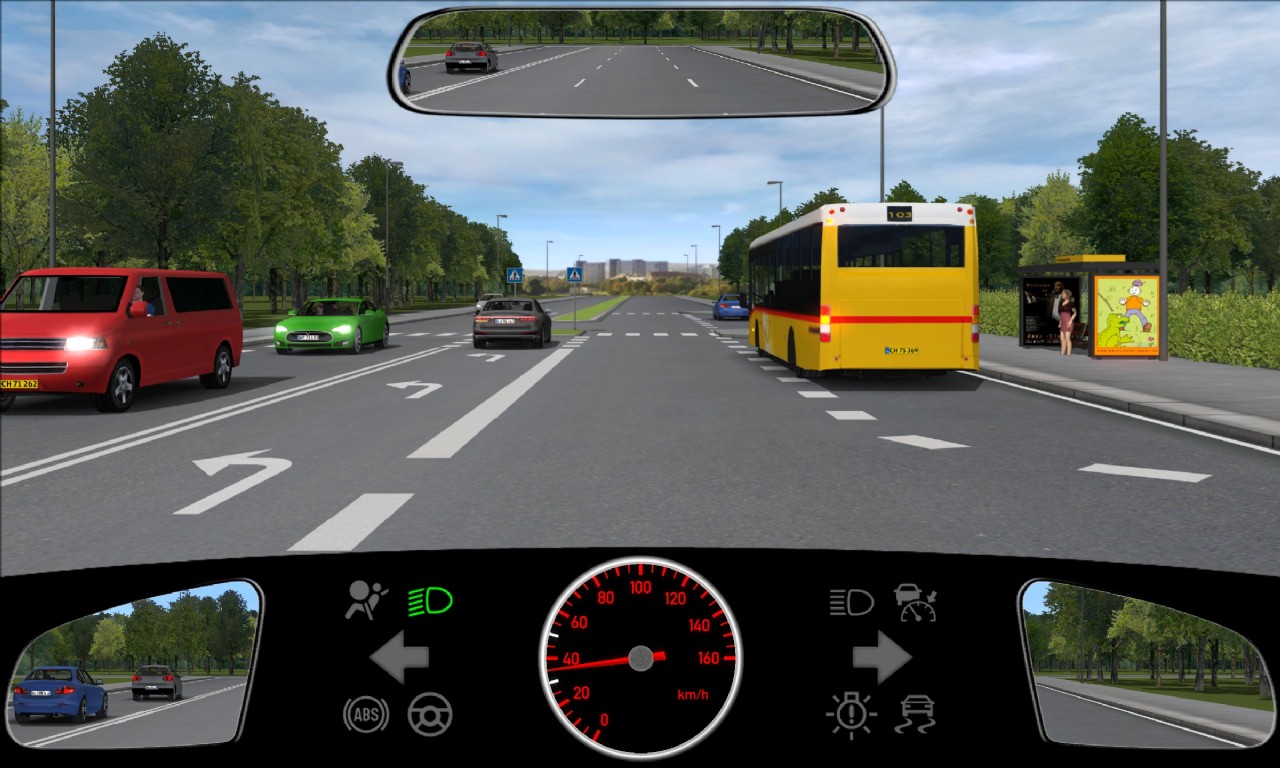
Task: Check the left side mirror
Action: (133, 663)
